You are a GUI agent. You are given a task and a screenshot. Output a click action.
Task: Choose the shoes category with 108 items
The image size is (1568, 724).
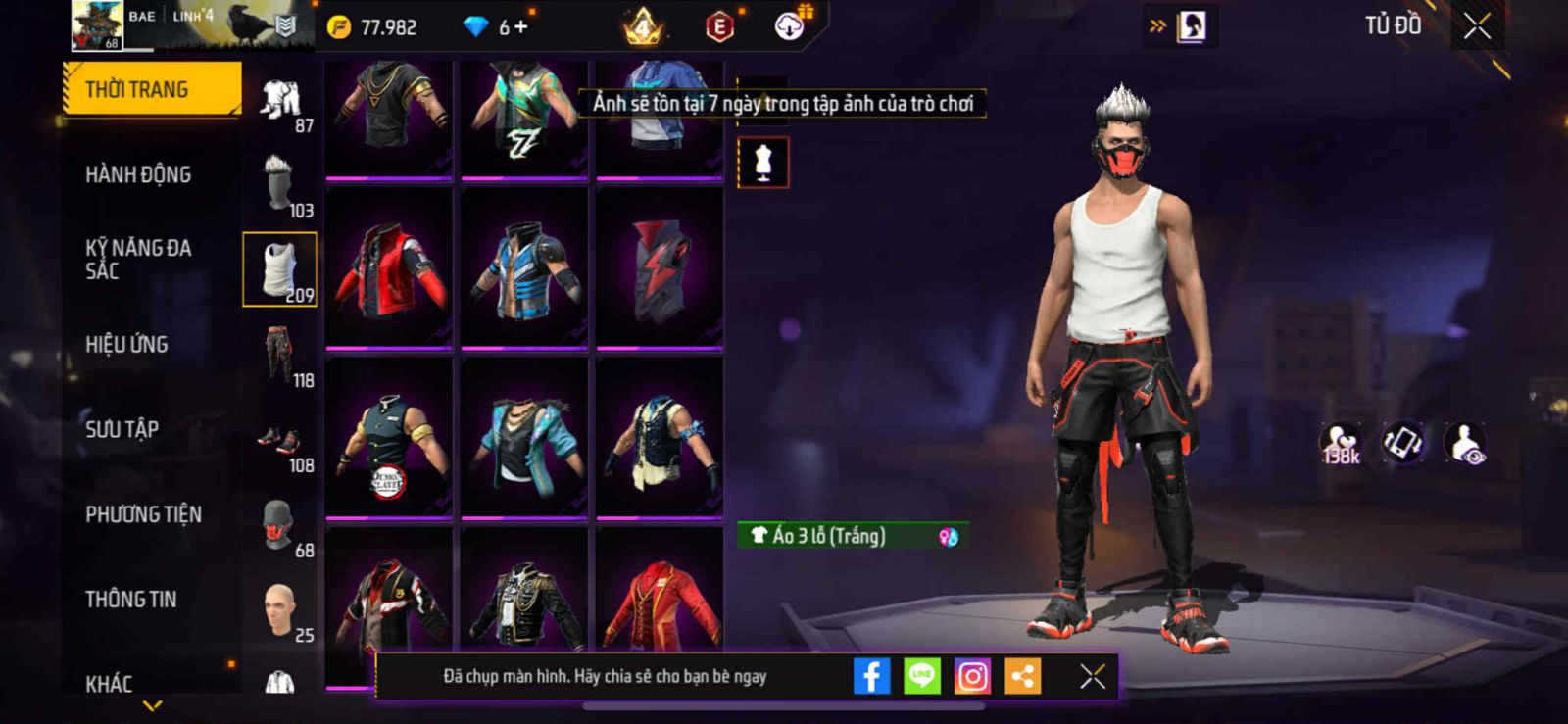pos(280,440)
